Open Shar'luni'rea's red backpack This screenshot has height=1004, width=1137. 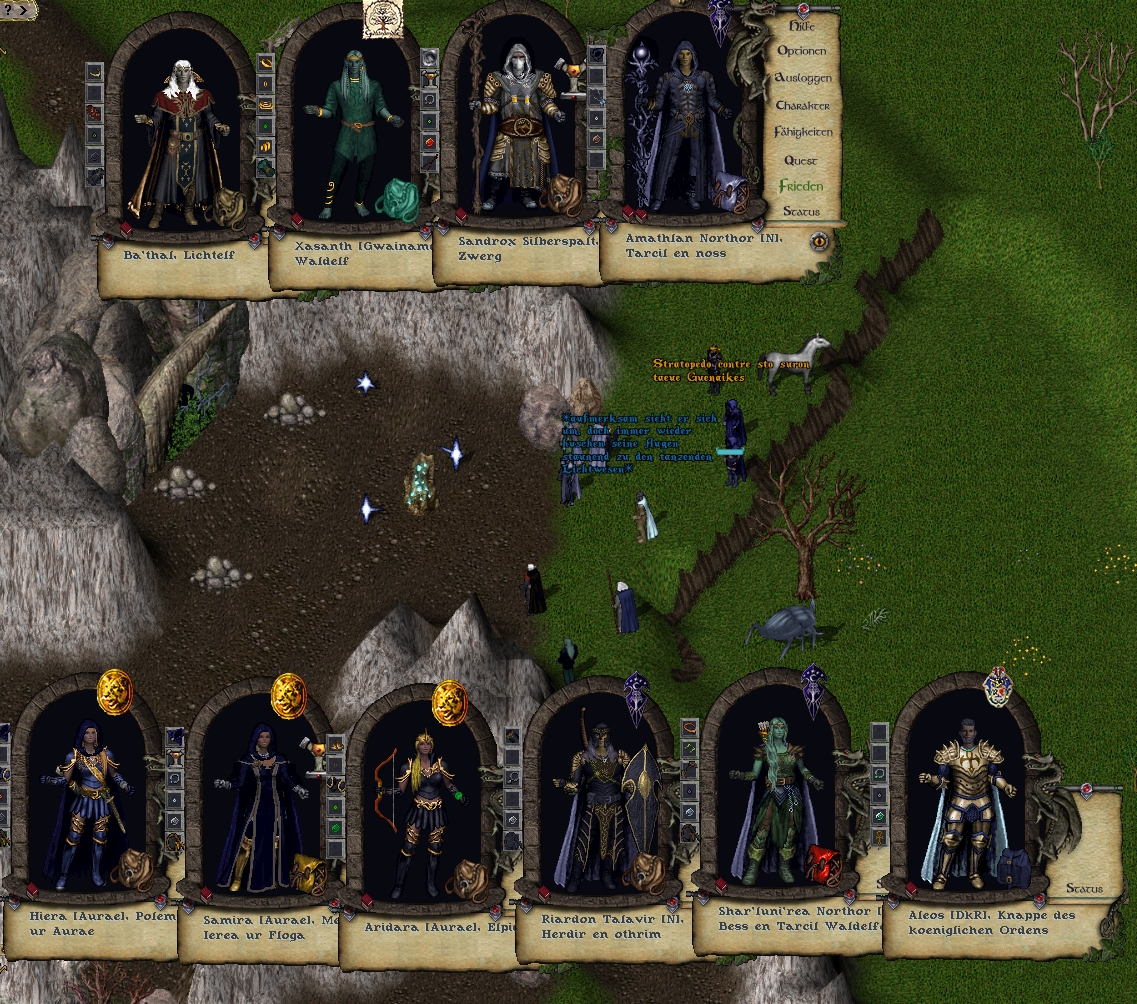(x=826, y=864)
